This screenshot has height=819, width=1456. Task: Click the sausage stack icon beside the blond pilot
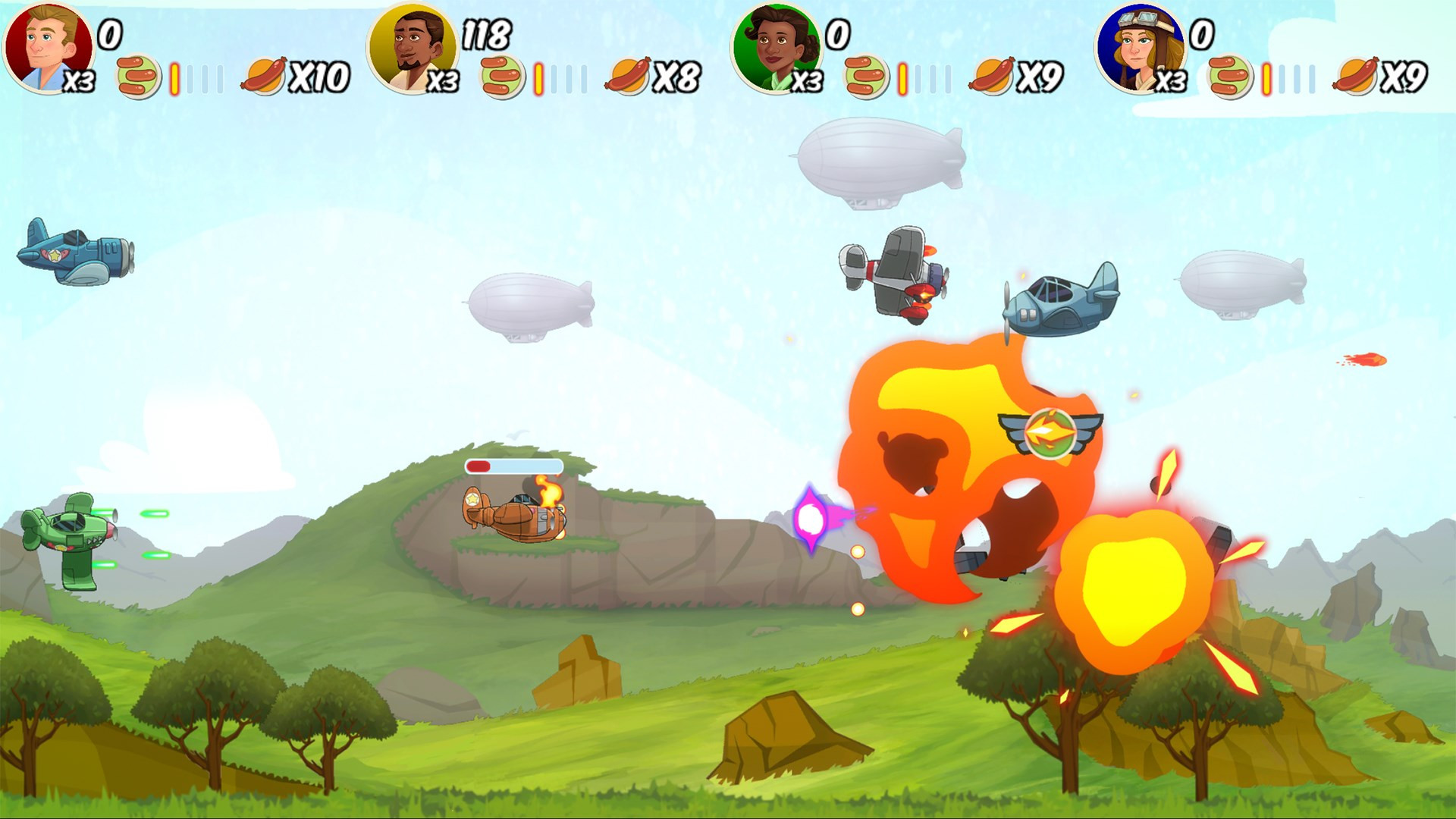tap(138, 77)
